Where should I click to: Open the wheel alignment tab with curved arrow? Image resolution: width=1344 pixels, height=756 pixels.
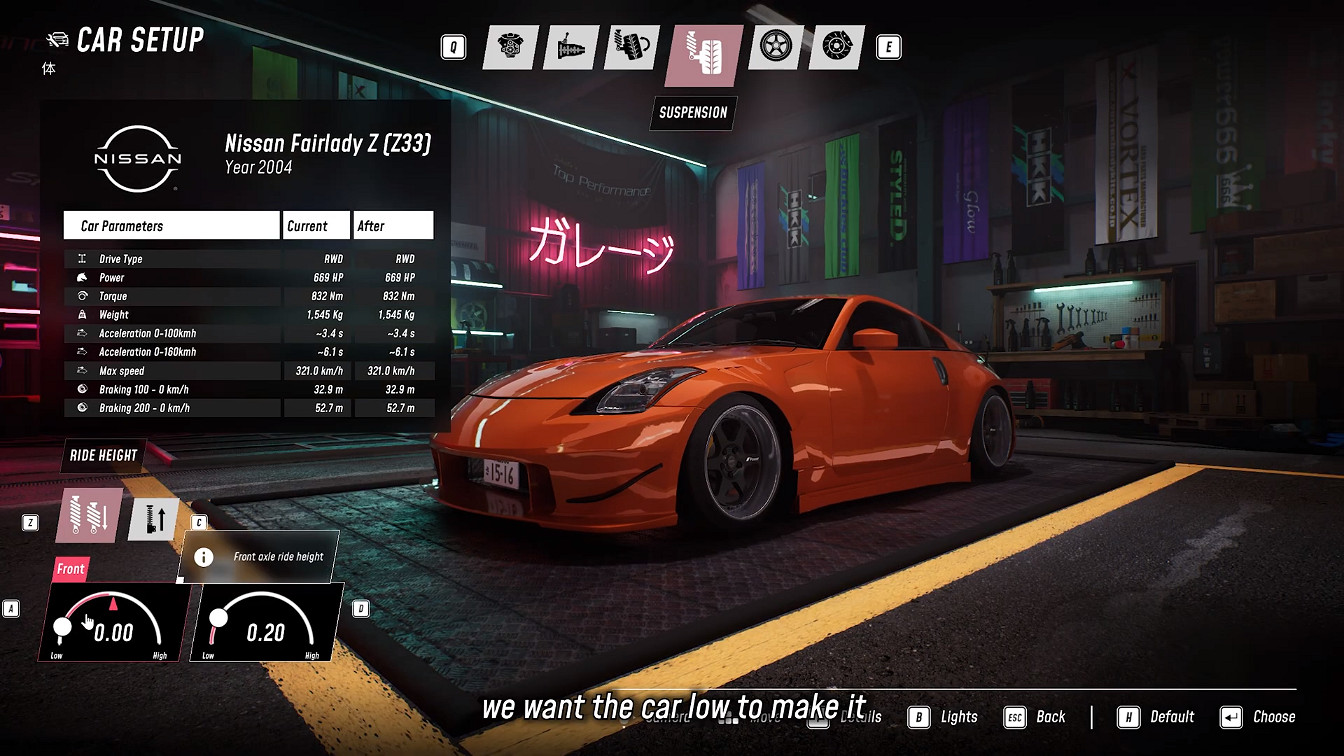632,47
